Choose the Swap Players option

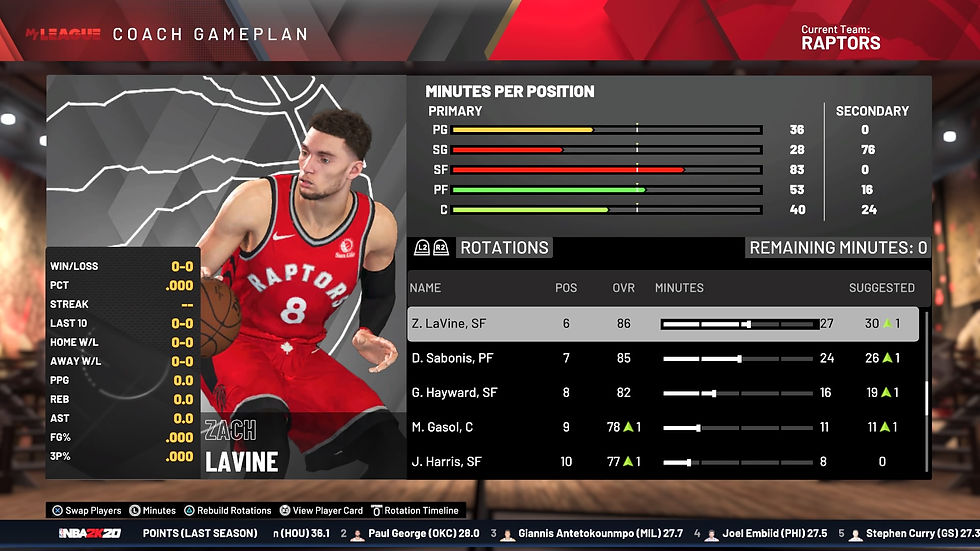[86, 510]
